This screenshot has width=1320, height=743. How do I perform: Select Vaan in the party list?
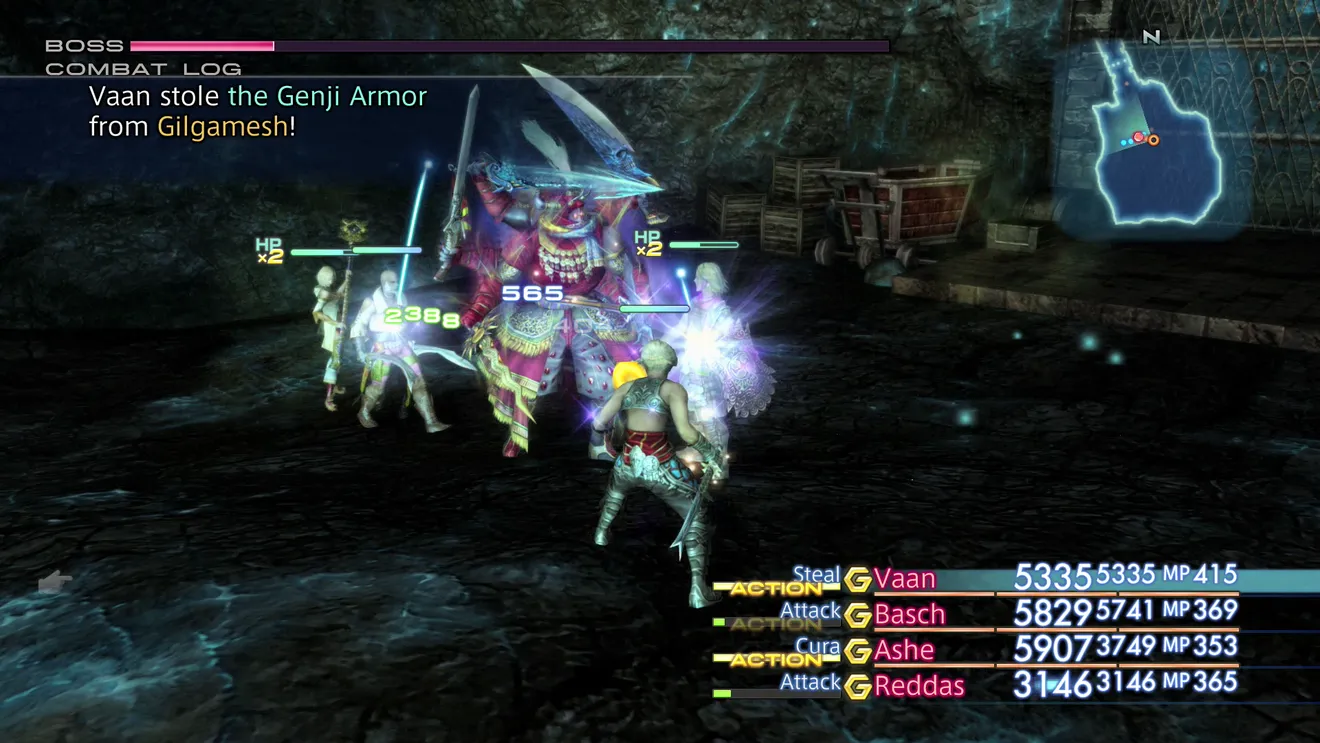(905, 579)
